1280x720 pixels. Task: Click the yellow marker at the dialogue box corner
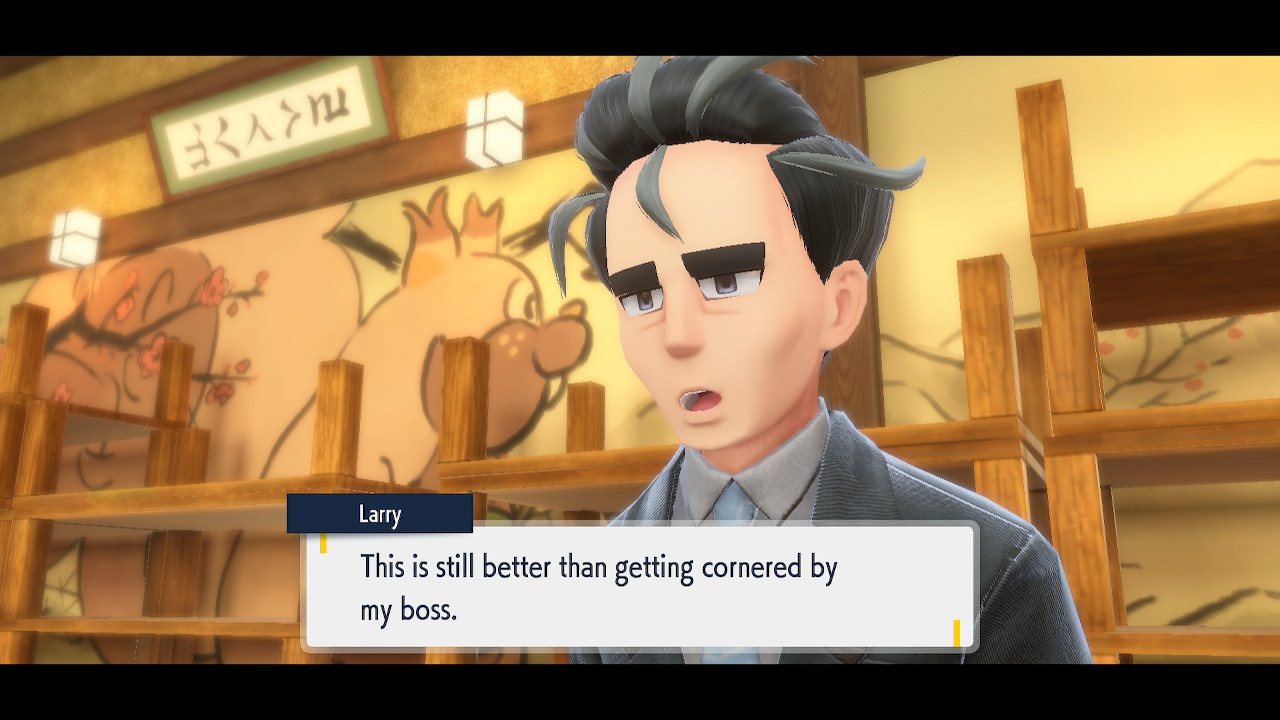pyautogui.click(x=955, y=633)
